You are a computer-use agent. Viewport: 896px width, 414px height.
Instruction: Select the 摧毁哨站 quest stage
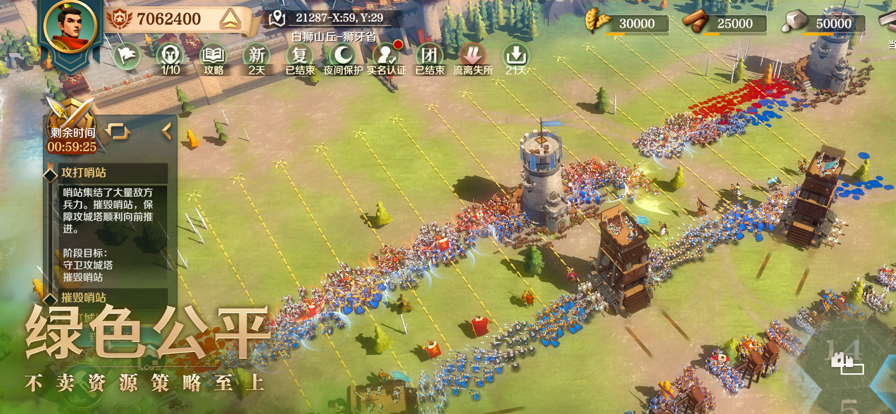pos(84,297)
